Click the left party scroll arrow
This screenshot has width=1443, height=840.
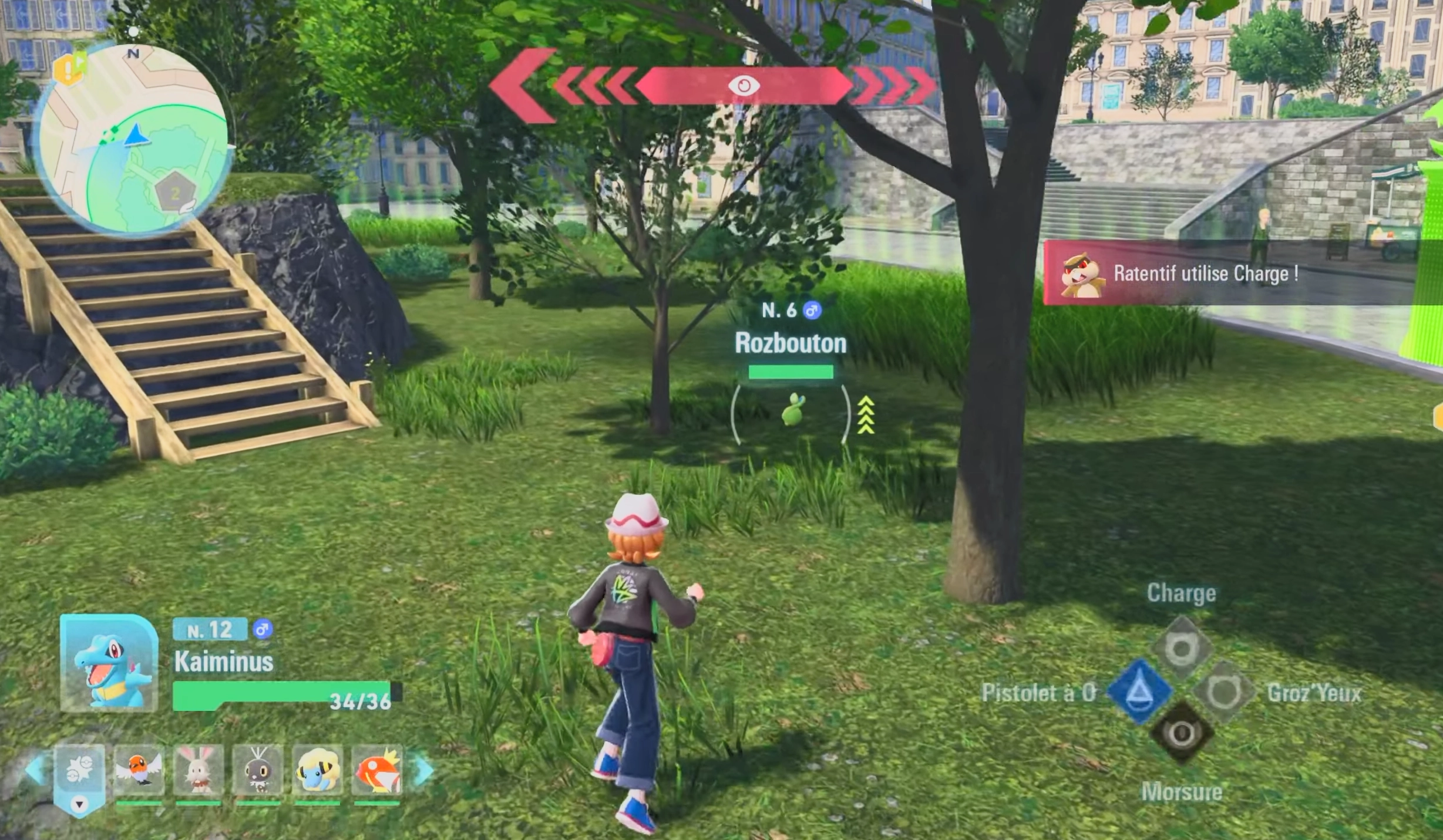pyautogui.click(x=35, y=770)
